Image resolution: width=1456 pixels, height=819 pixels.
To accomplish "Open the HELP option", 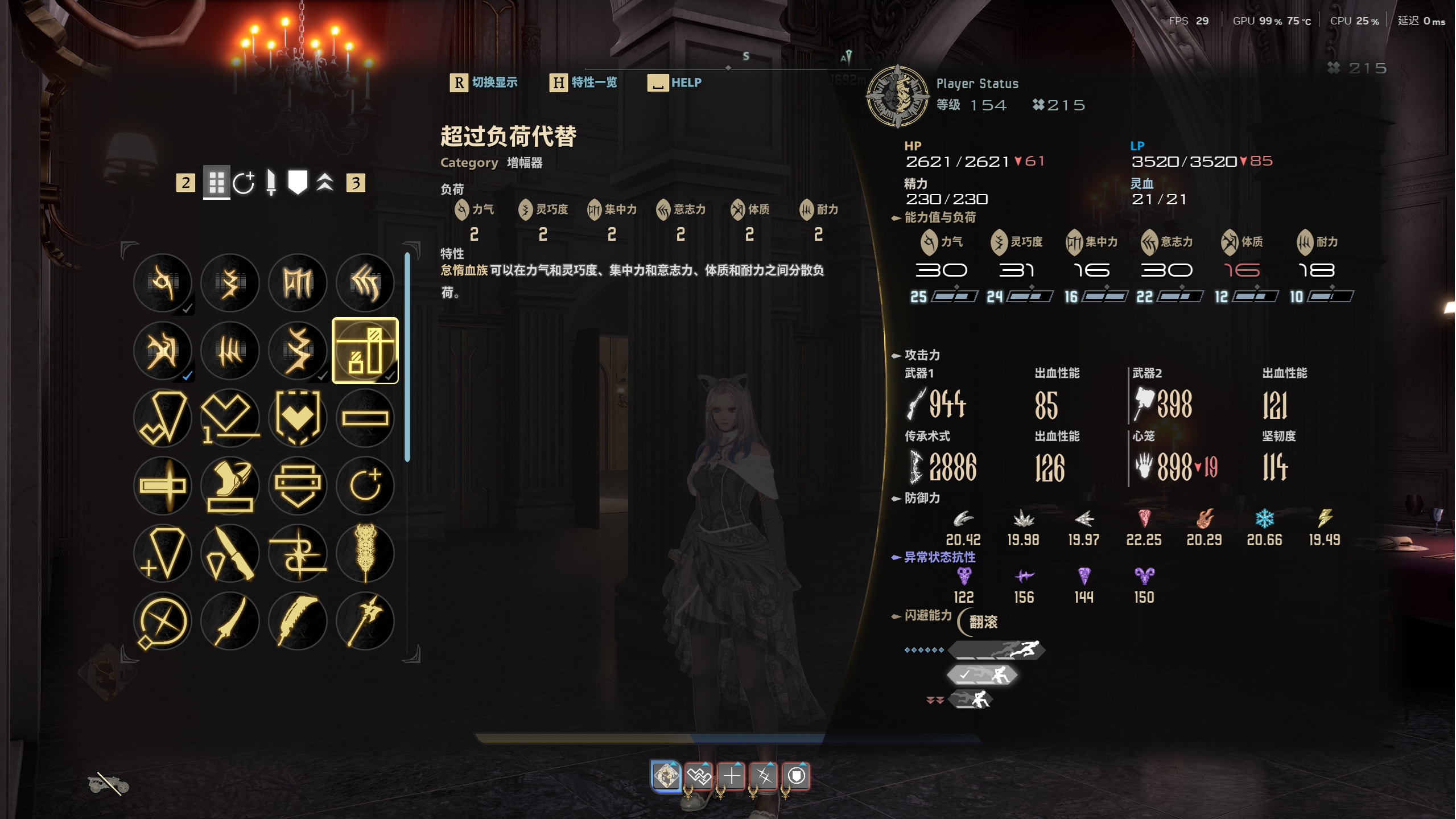I will tap(686, 83).
